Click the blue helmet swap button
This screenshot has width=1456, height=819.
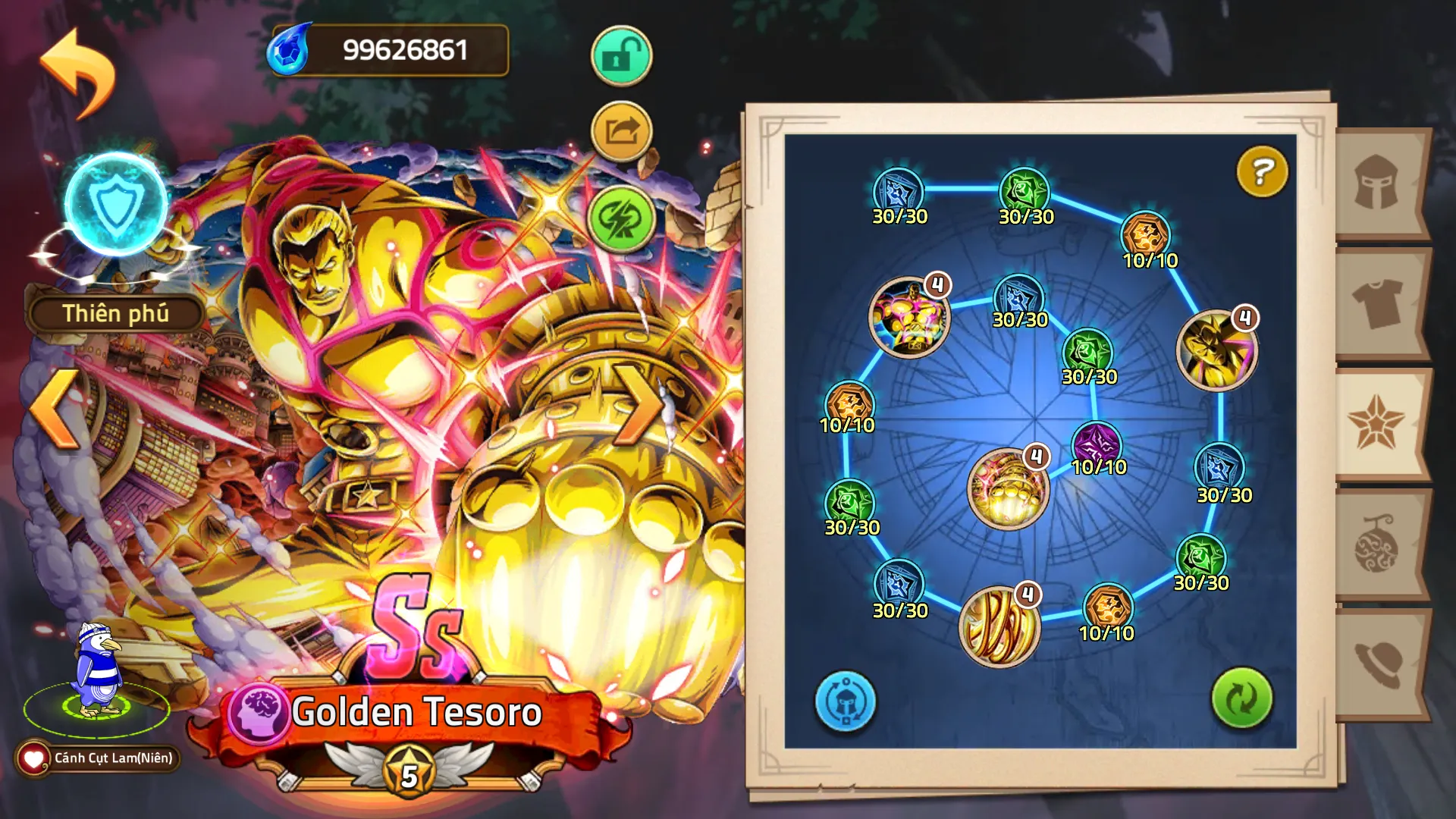click(845, 701)
